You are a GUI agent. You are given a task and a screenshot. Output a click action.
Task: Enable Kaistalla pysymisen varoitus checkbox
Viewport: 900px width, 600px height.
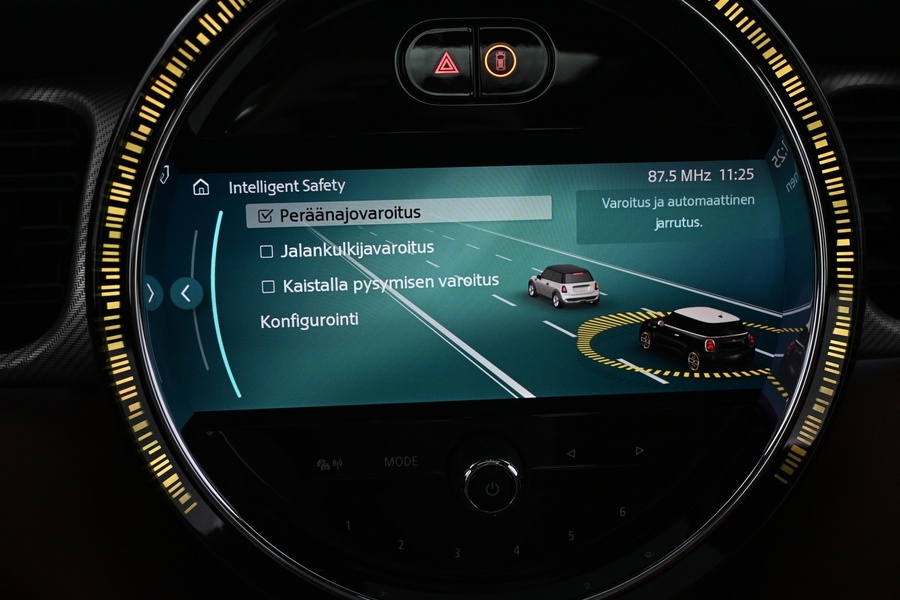268,287
